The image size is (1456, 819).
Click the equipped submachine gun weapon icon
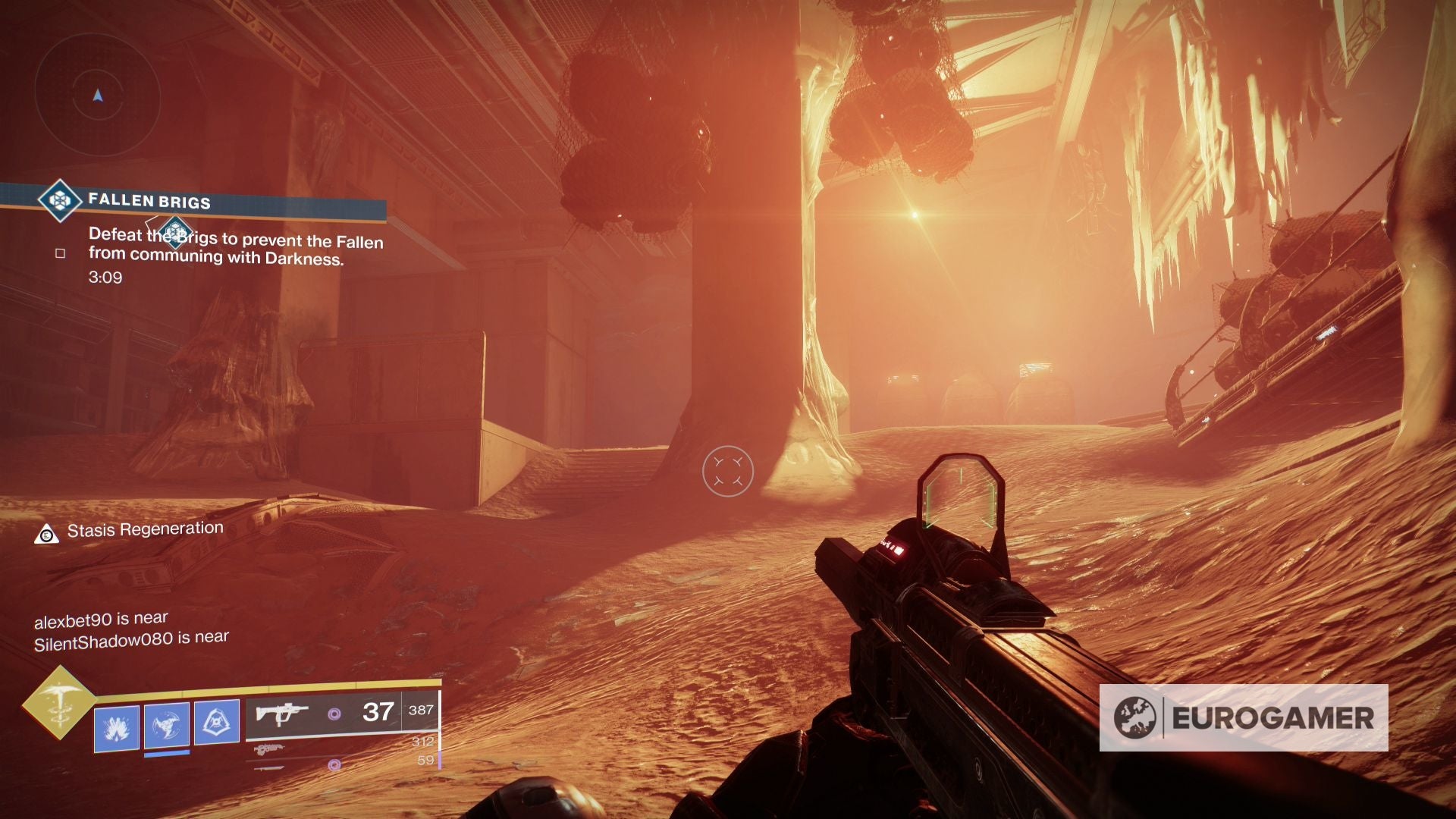[281, 714]
